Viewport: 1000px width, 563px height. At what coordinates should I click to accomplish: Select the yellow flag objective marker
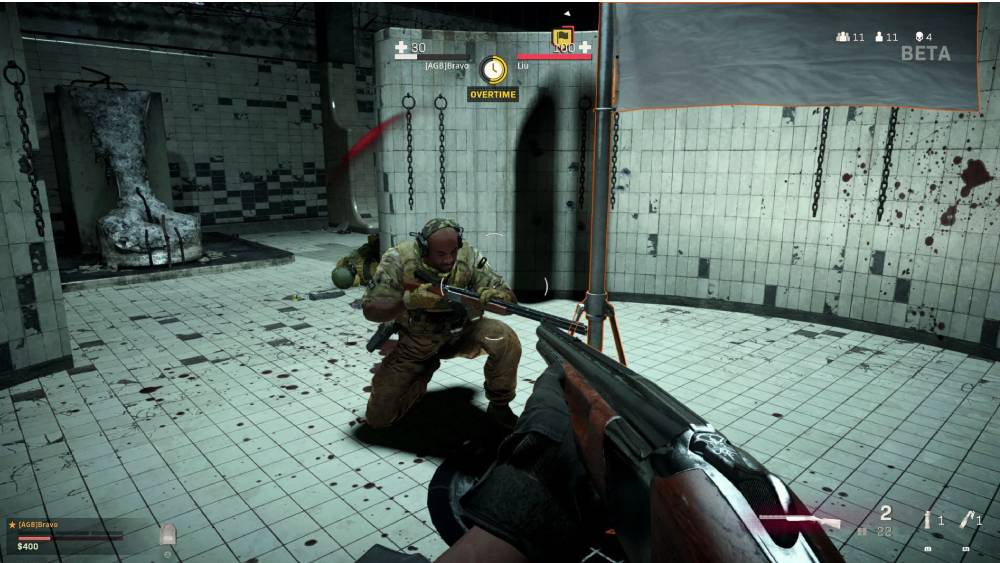click(562, 38)
